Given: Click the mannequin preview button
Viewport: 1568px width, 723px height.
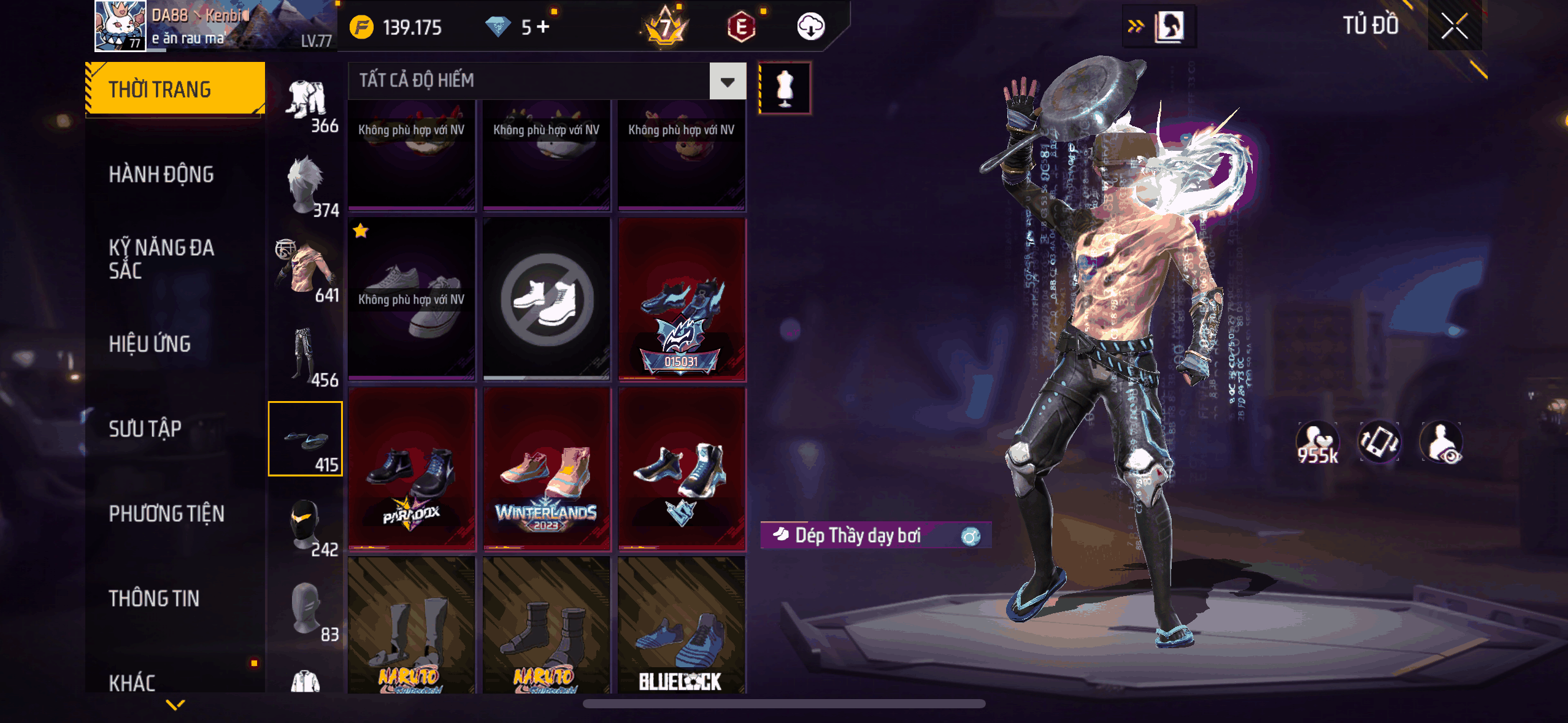Looking at the screenshot, I should [785, 88].
